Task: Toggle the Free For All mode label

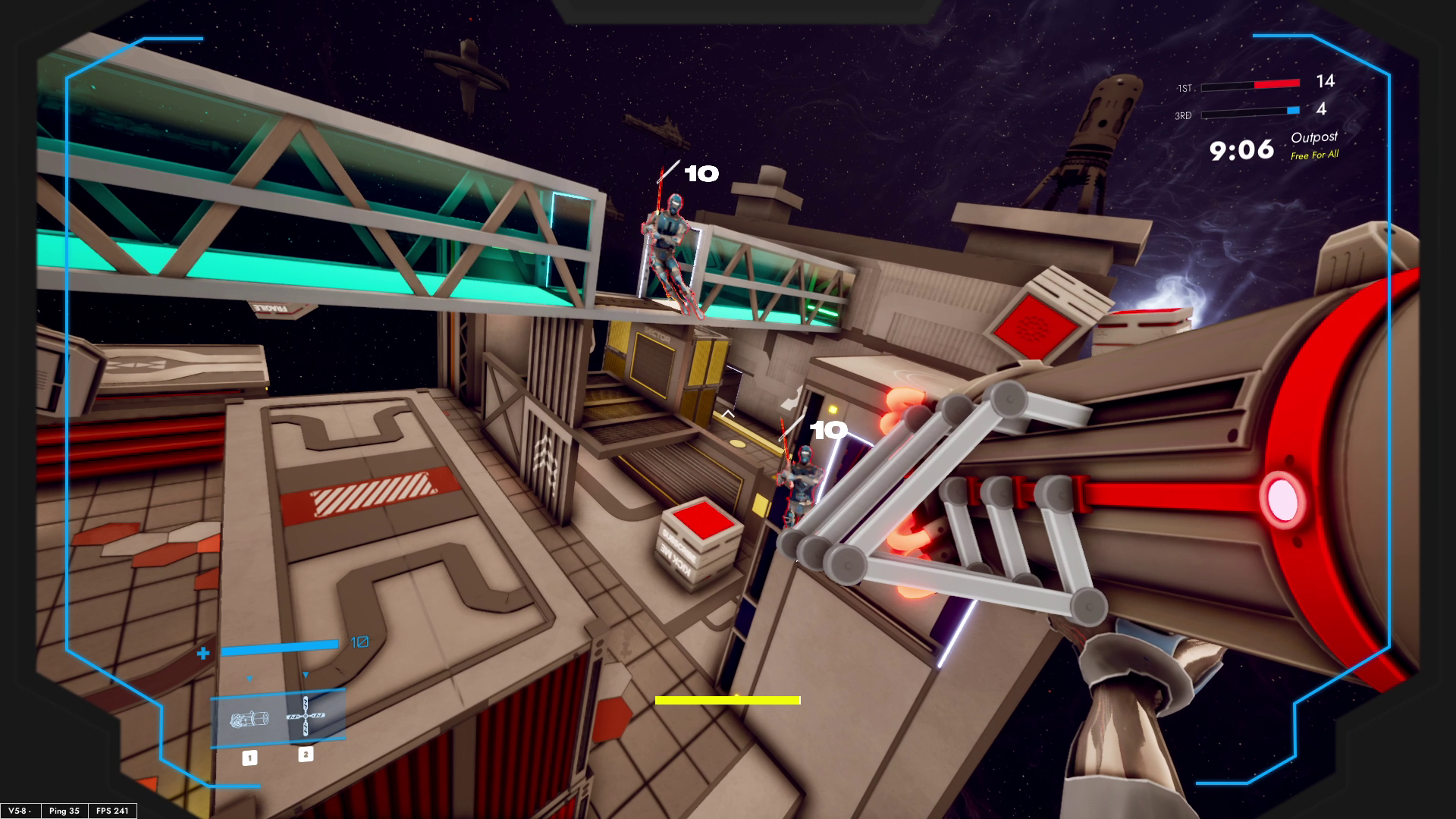Action: tap(1313, 153)
